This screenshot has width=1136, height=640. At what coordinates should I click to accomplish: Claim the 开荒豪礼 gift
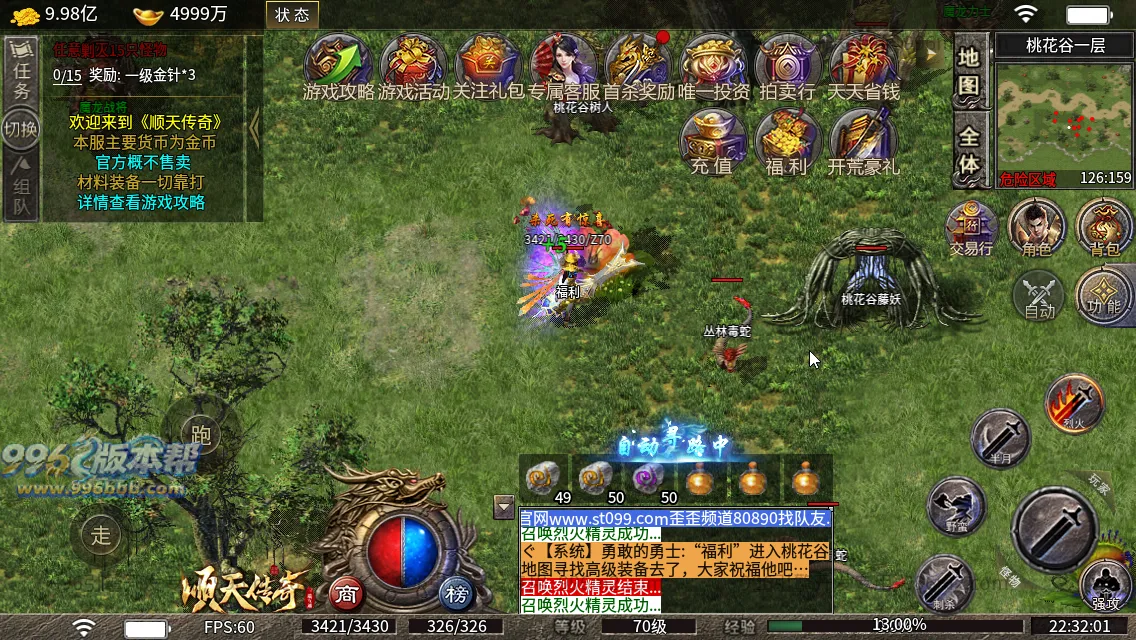pos(863,140)
